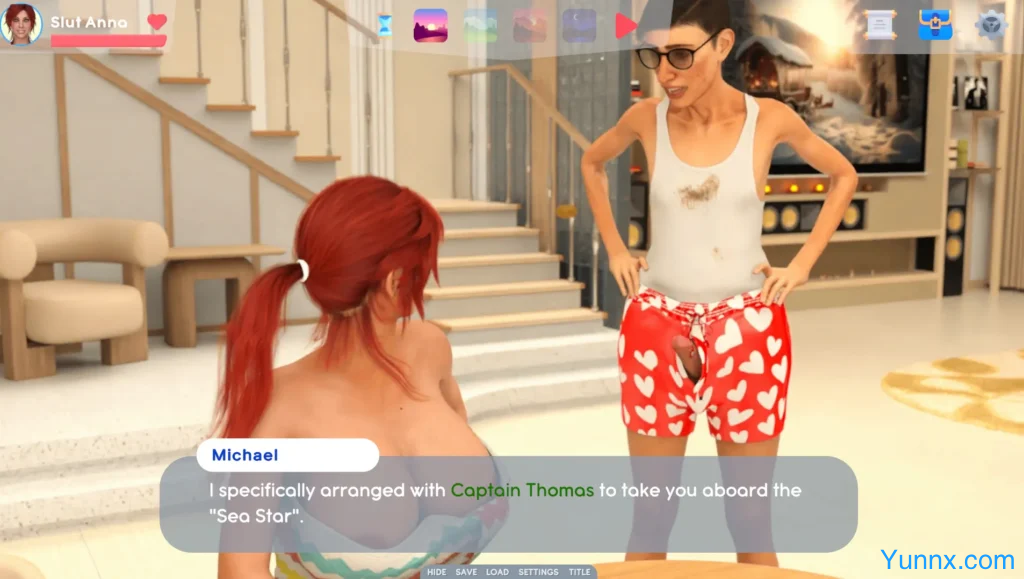Open the SAVE menu
Screen dimensions: 1024x579
pyautogui.click(x=466, y=572)
